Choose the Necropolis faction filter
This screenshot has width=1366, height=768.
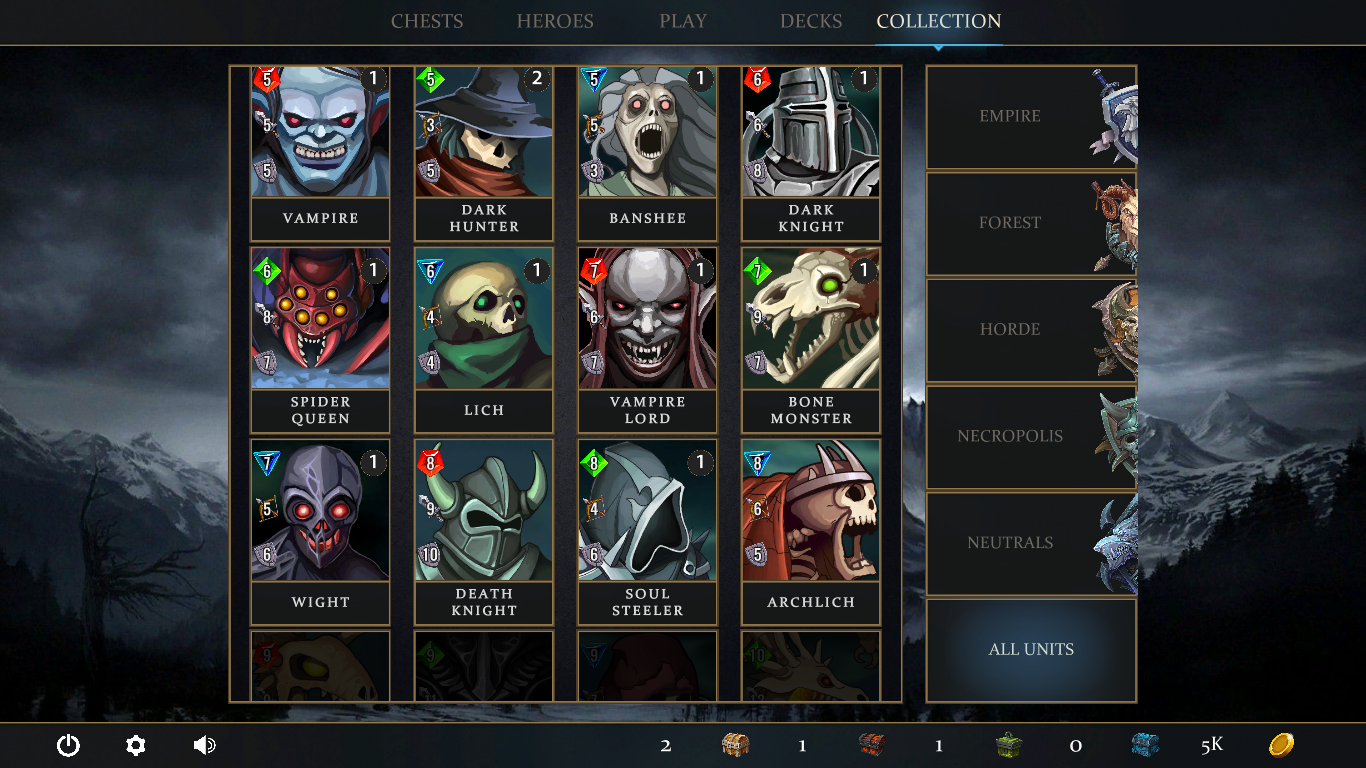click(1031, 437)
